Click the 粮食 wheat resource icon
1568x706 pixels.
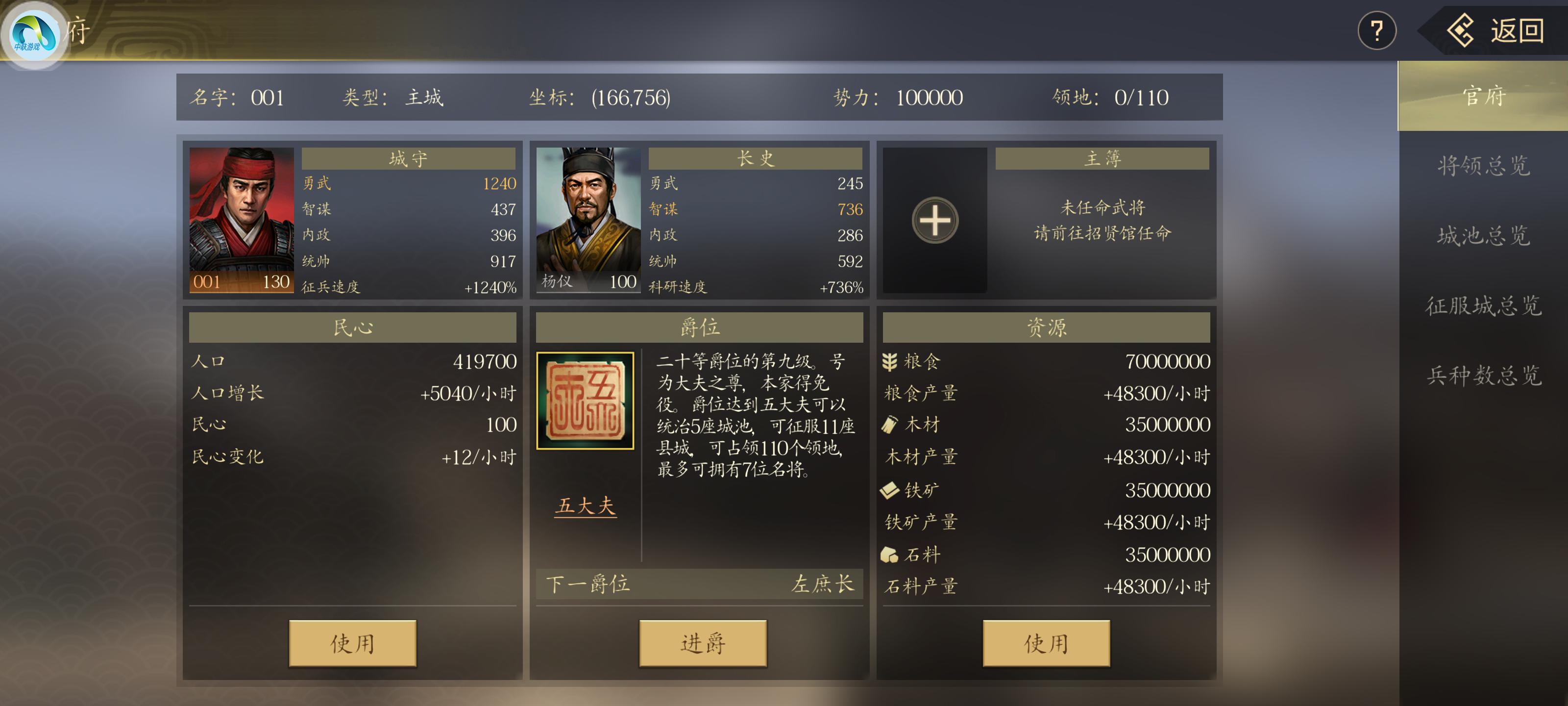(889, 361)
